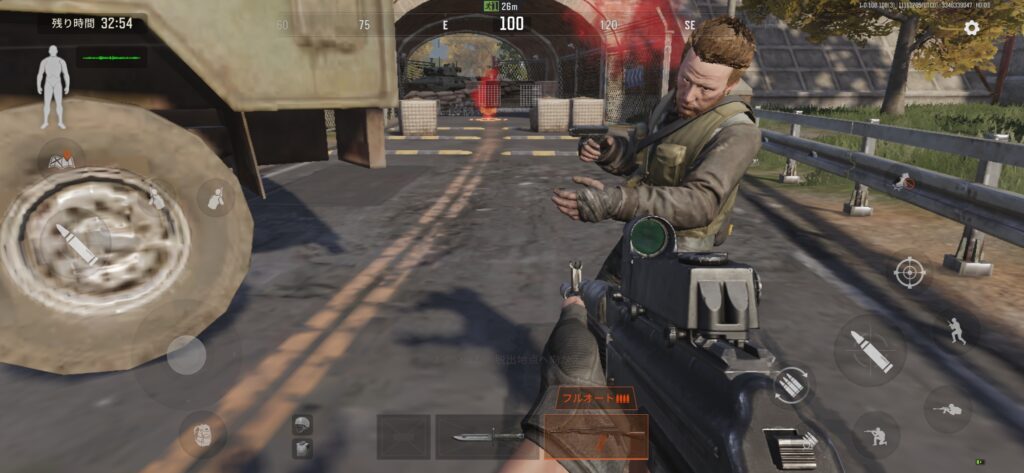Screen dimensions: 1024x473
Task: Tap the helmet status icon
Action: coord(302,425)
